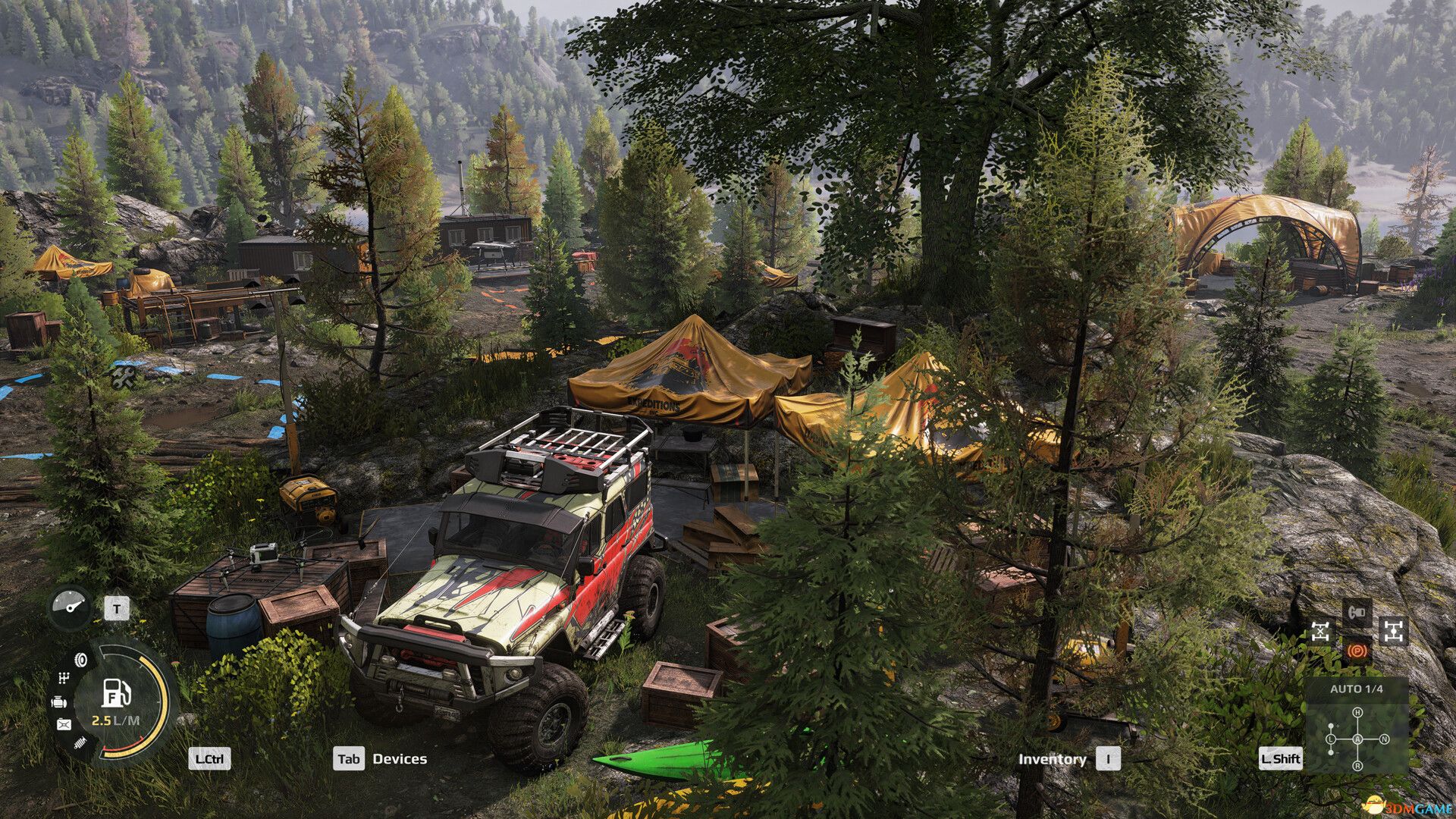Open Devices via the Tab prompt
The height and width of the screenshot is (819, 1456).
pos(350,758)
